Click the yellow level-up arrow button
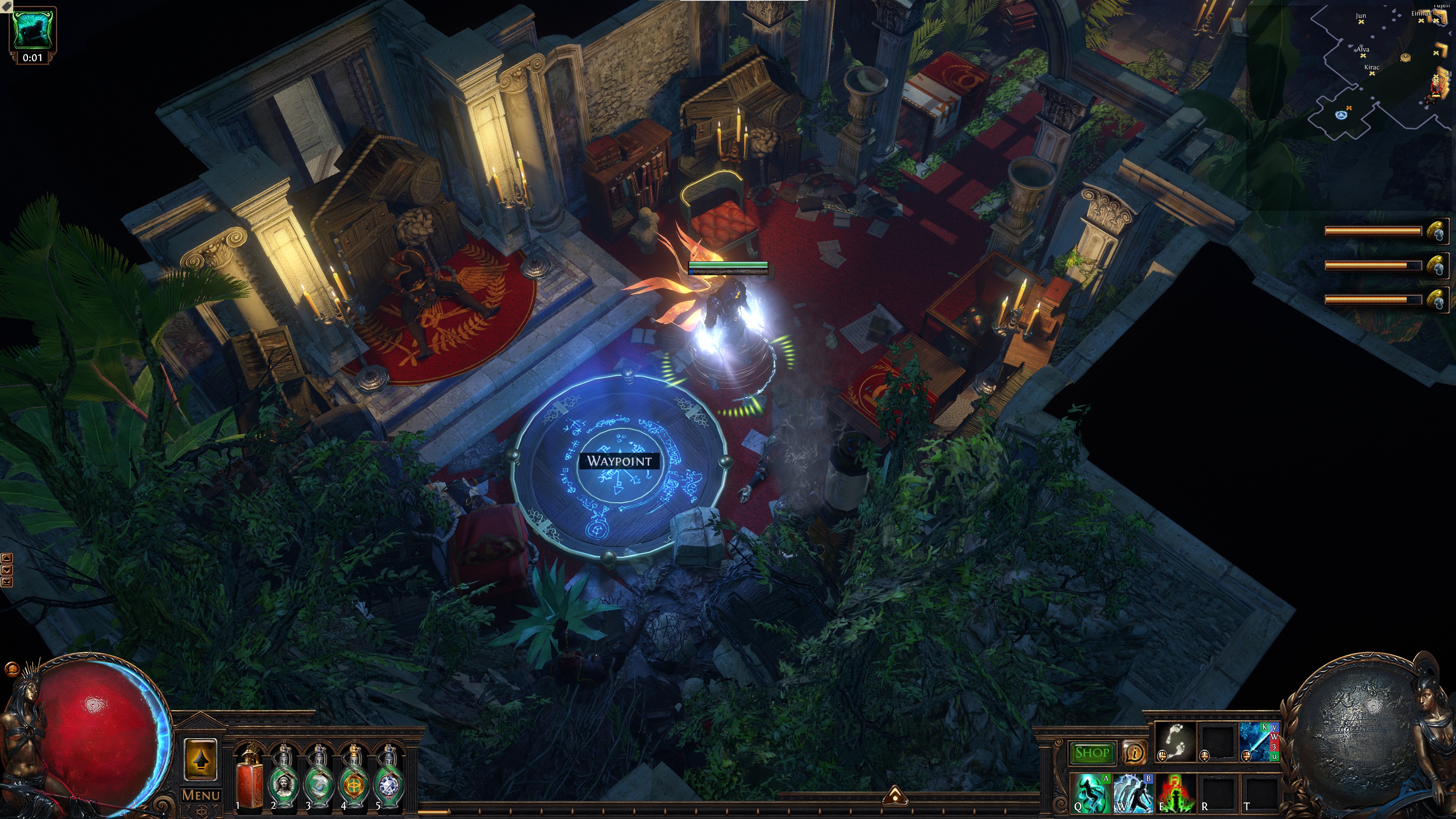Image resolution: width=1456 pixels, height=819 pixels. click(201, 760)
